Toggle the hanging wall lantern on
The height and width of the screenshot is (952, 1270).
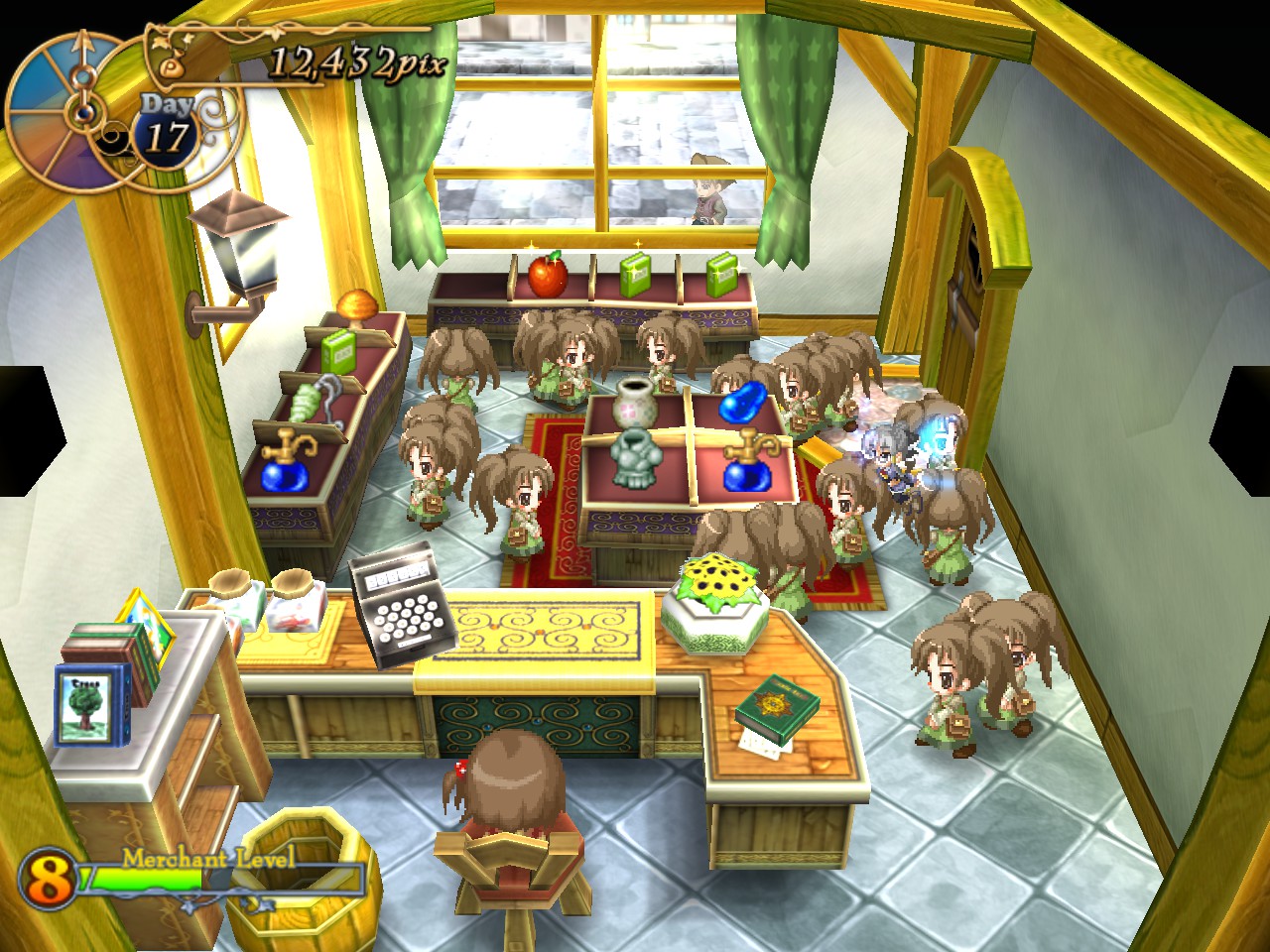240,246
